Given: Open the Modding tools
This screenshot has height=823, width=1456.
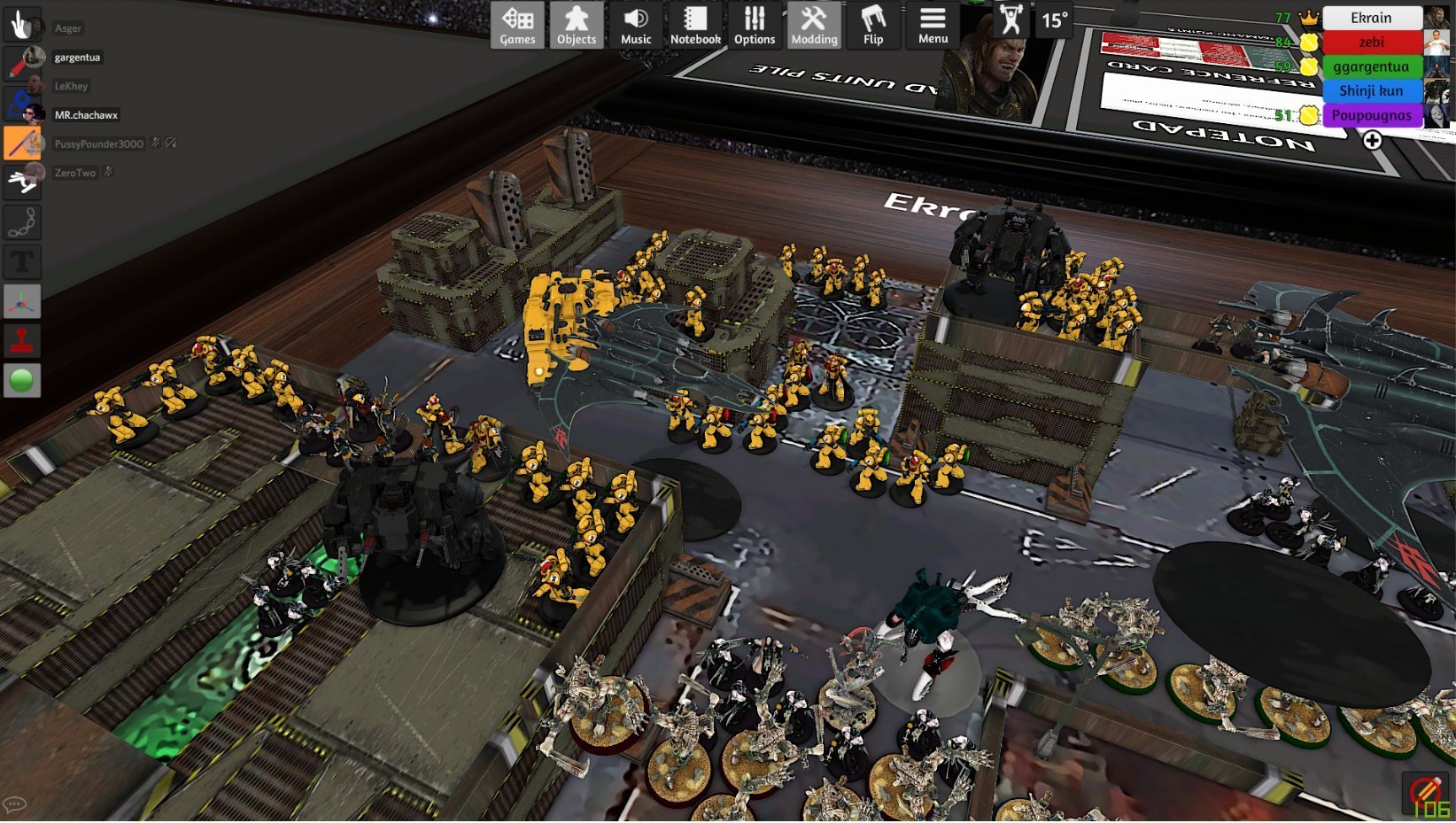Looking at the screenshot, I should (x=814, y=25).
